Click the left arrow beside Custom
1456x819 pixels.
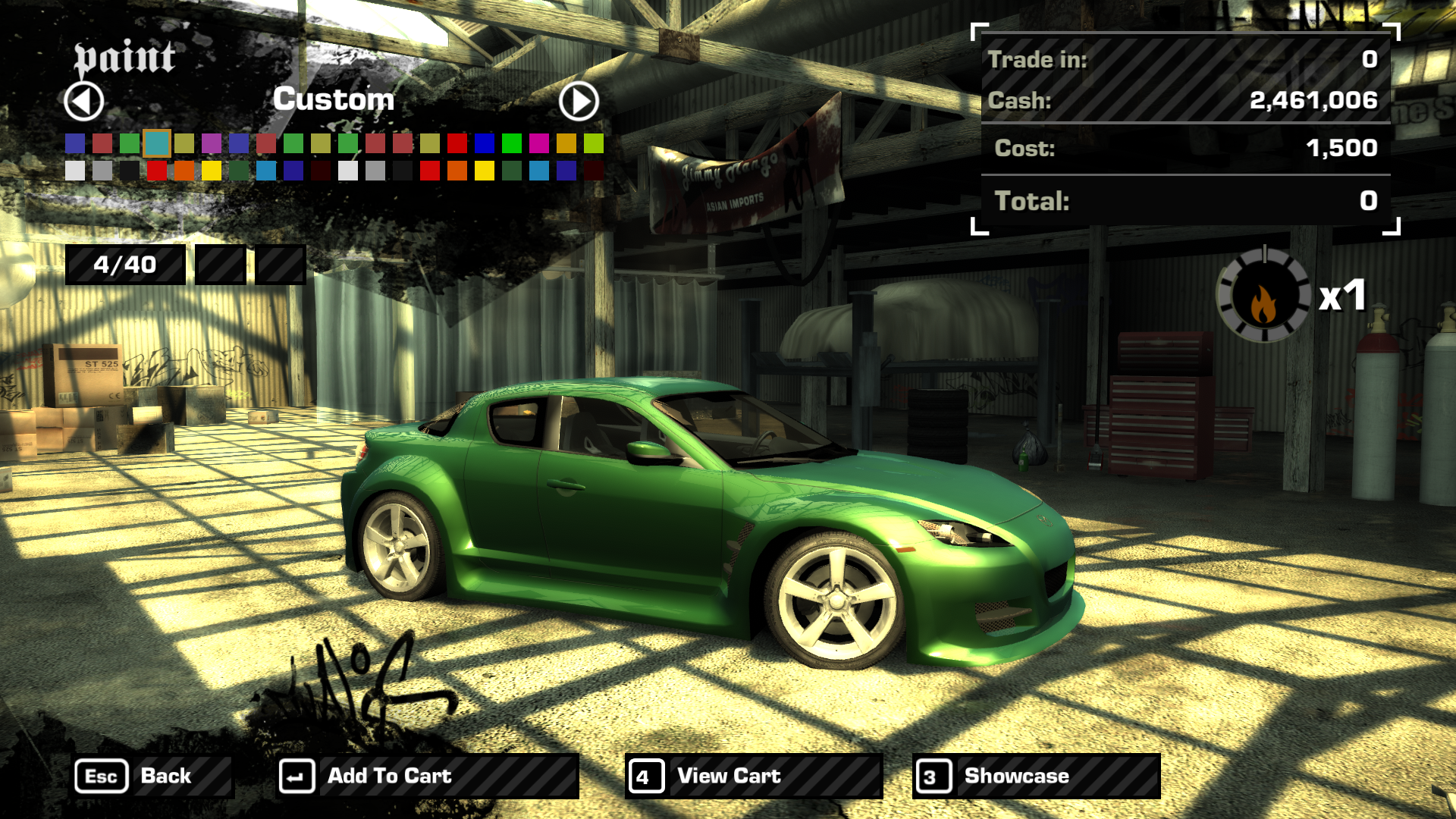point(83,101)
